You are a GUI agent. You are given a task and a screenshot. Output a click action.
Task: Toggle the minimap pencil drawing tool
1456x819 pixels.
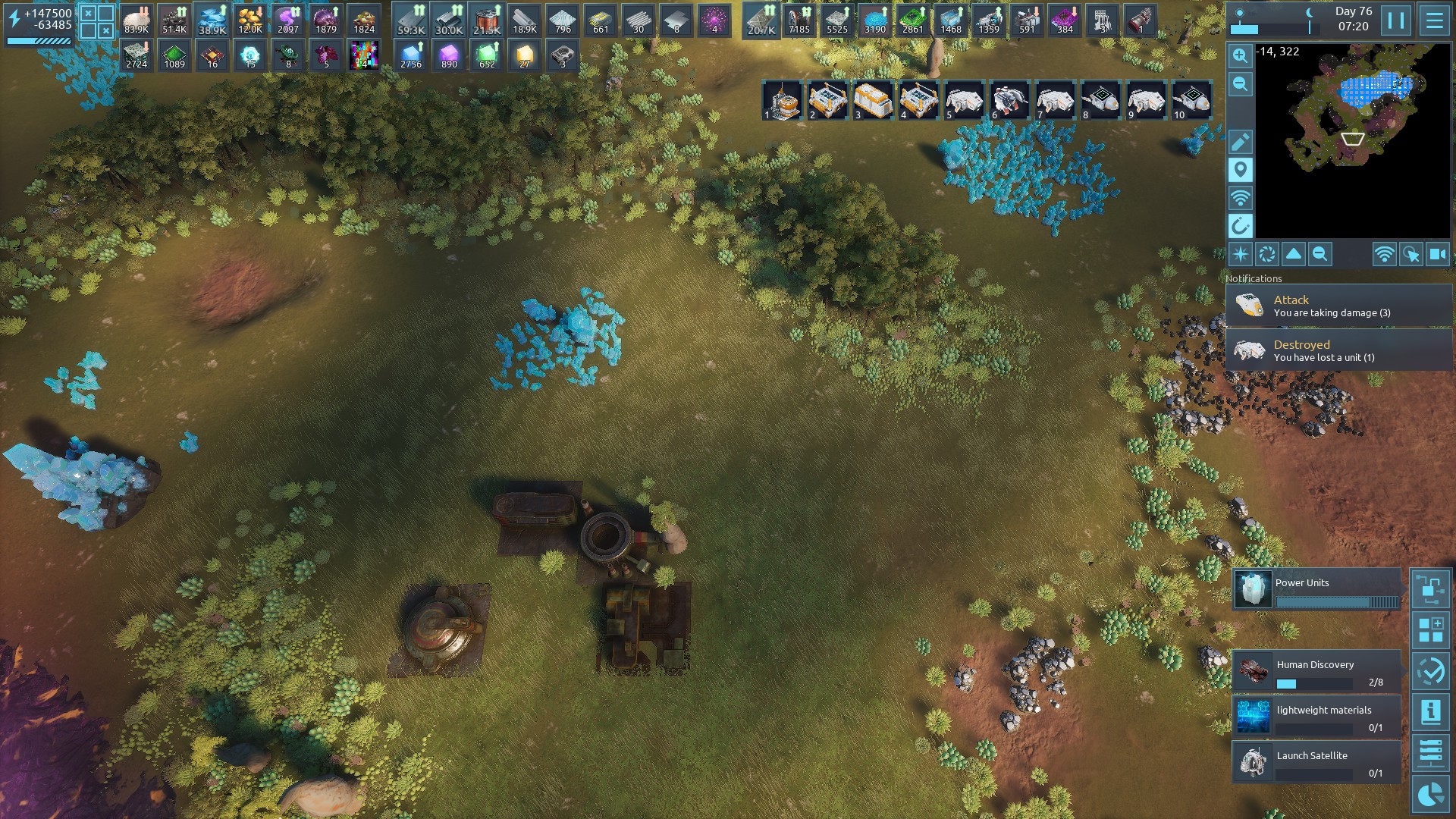[x=1241, y=142]
